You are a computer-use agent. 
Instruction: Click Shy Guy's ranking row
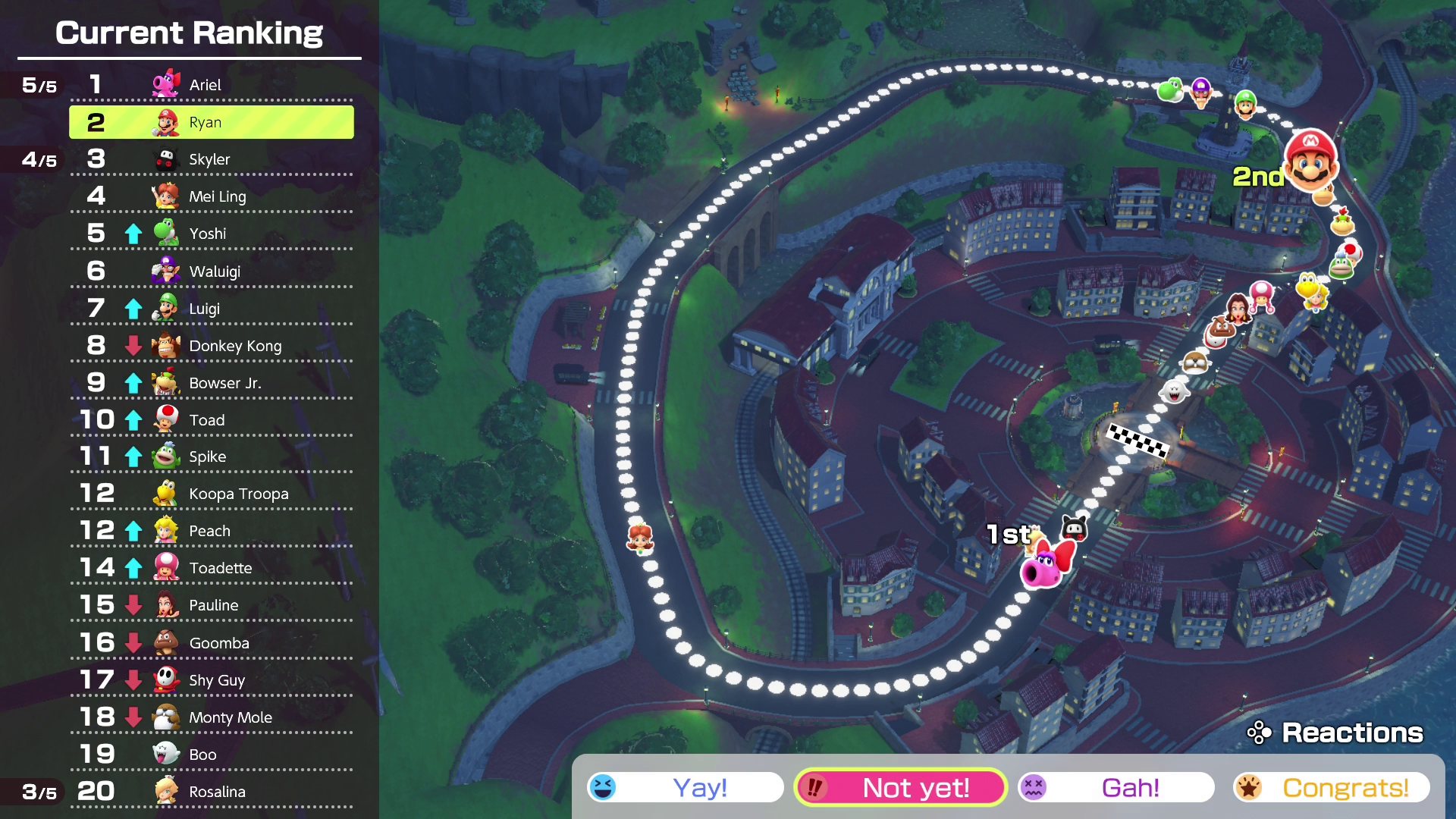pos(212,680)
